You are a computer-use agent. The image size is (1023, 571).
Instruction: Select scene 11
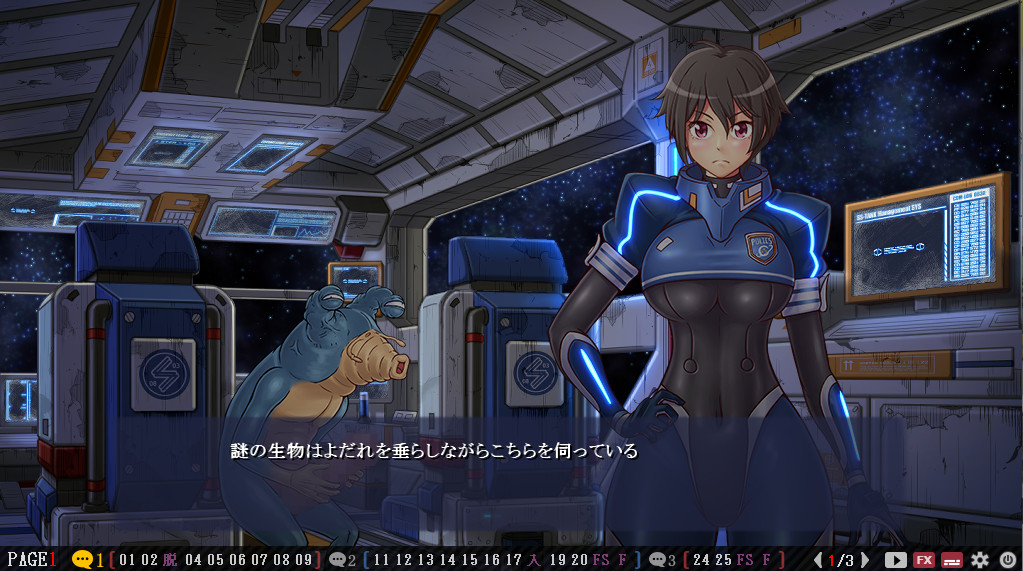point(381,560)
